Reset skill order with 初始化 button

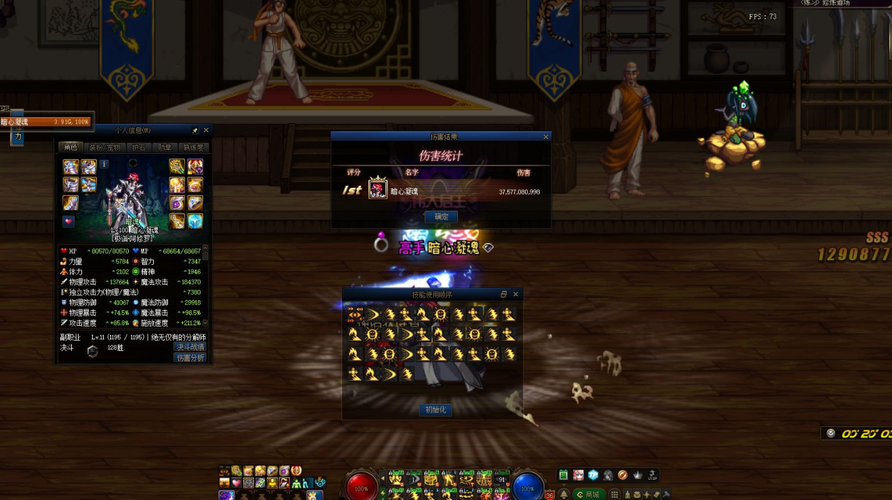pos(435,410)
